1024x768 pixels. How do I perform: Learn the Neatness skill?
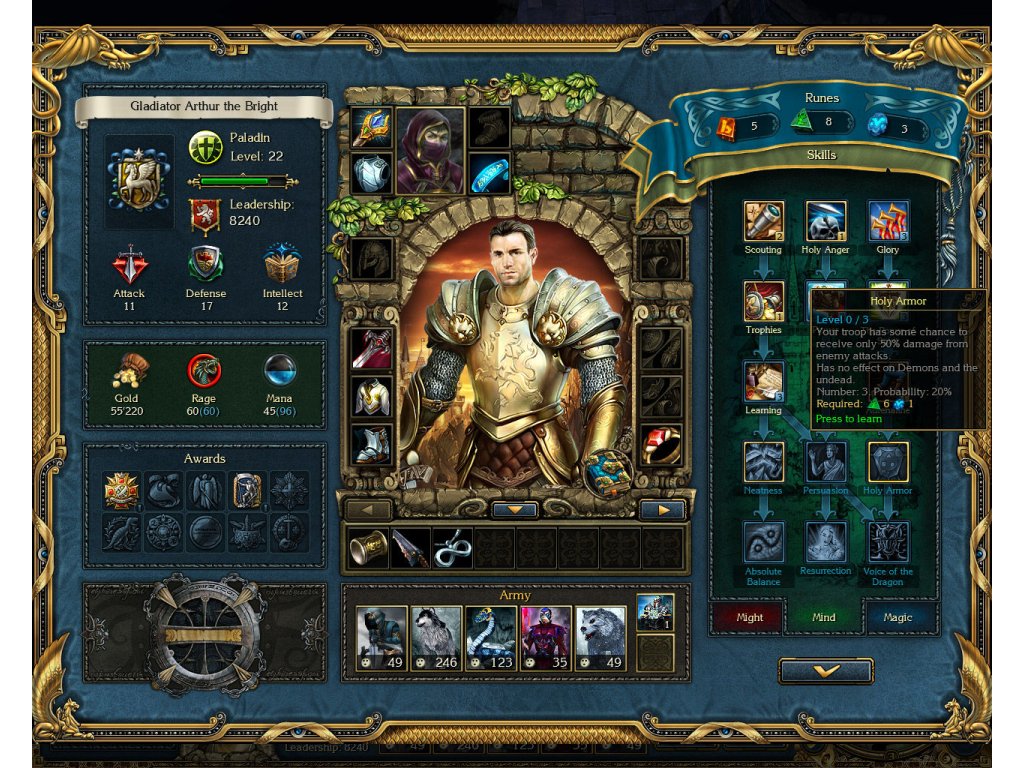click(x=763, y=462)
